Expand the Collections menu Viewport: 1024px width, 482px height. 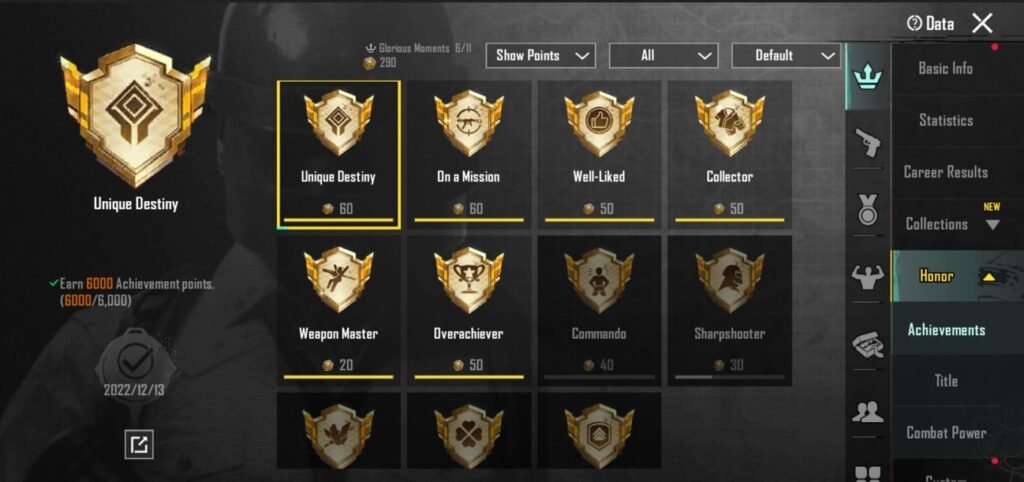(x=950, y=224)
